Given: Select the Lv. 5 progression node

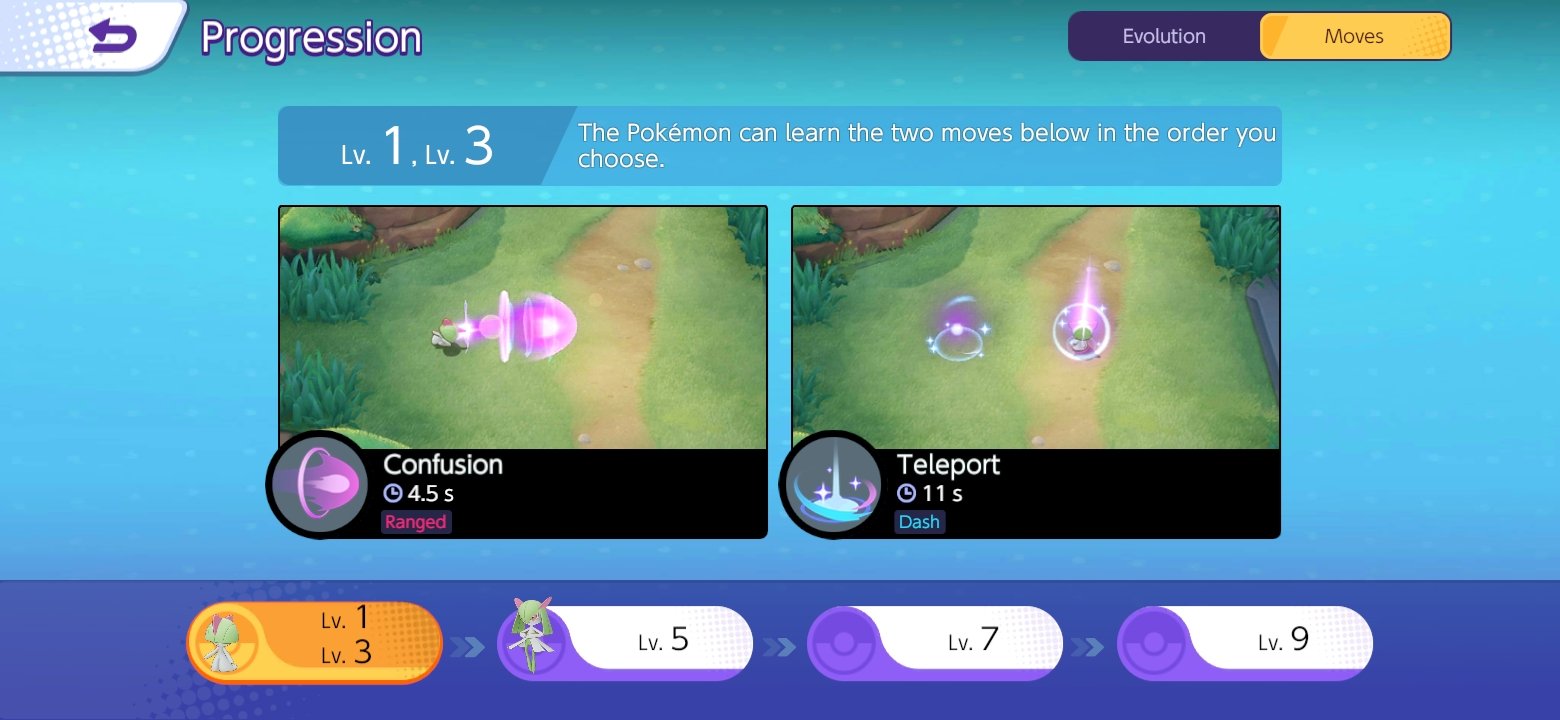Looking at the screenshot, I should coord(625,643).
